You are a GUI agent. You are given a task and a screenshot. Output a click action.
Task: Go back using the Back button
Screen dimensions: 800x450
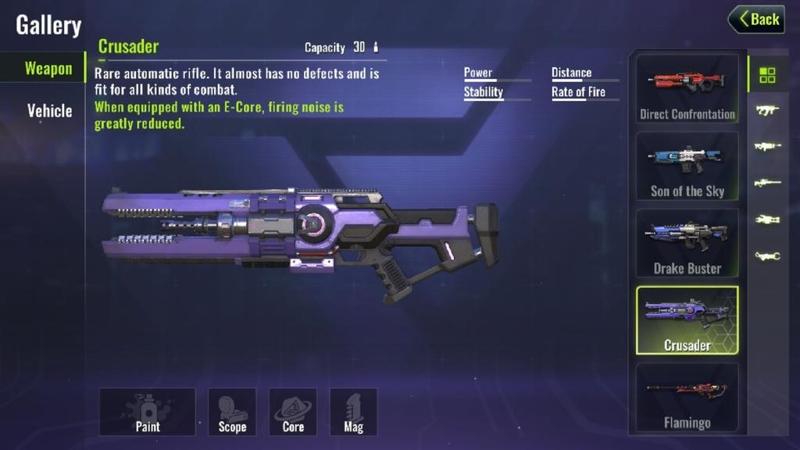(756, 19)
